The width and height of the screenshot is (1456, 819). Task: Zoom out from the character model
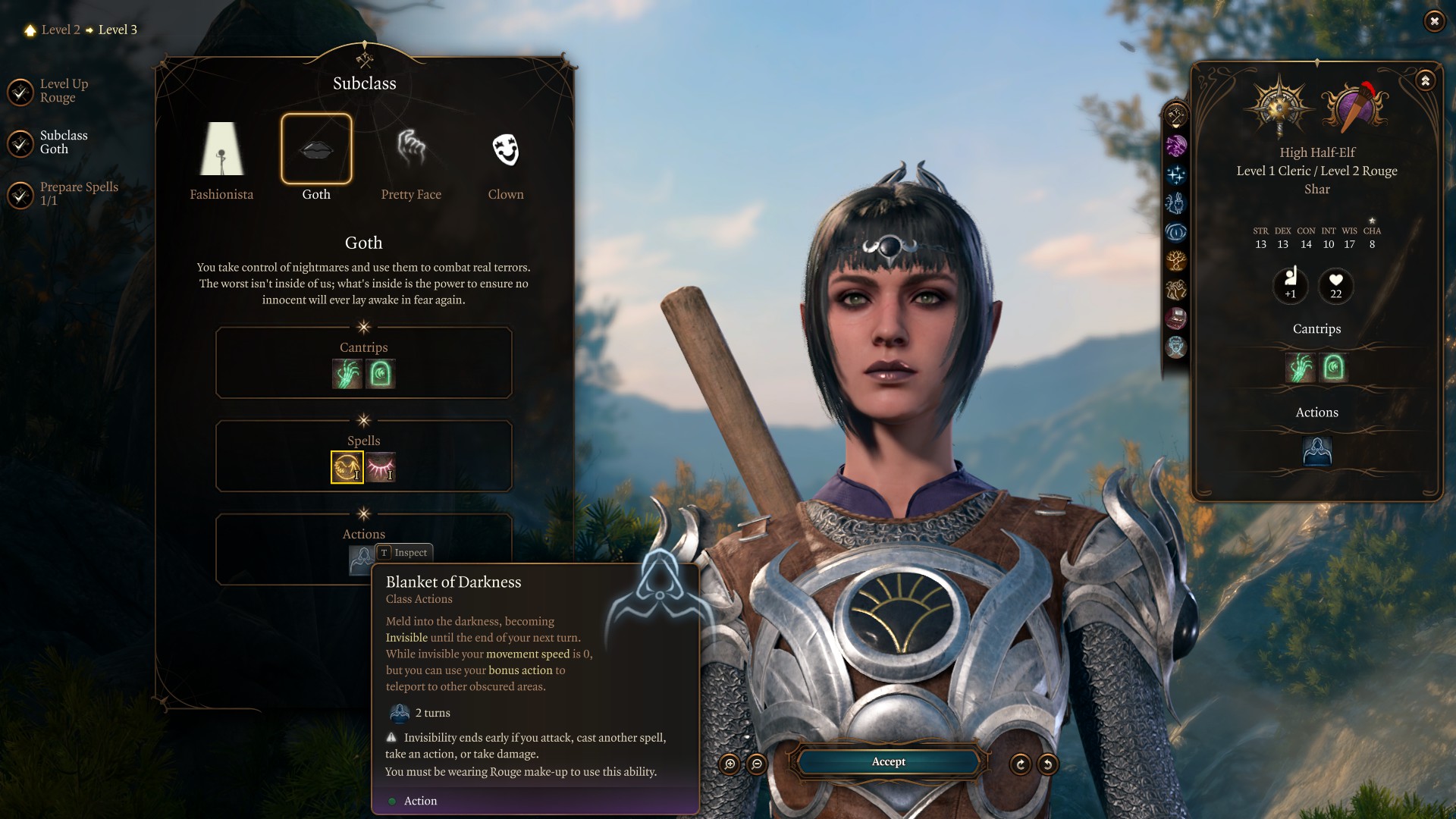tap(757, 764)
